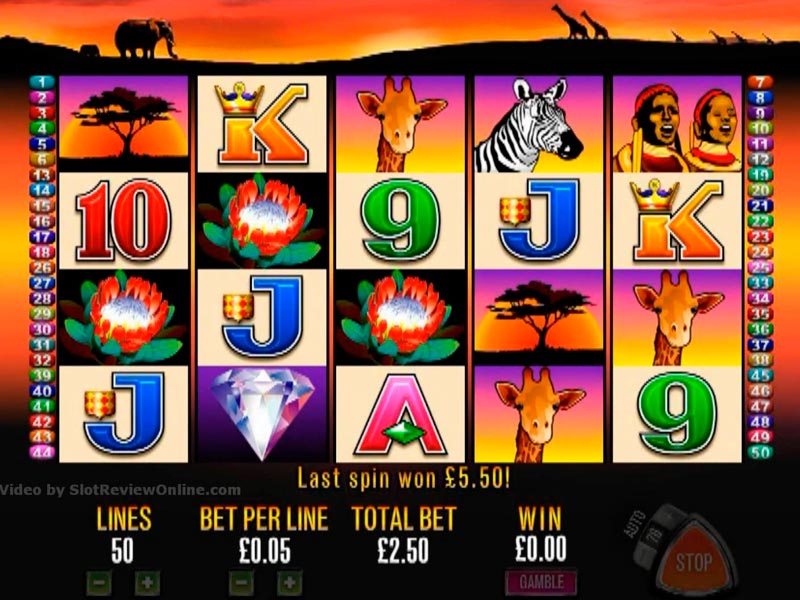Image resolution: width=800 pixels, height=600 pixels.
Task: Lower the bet per line
Action: pyautogui.click(x=241, y=581)
